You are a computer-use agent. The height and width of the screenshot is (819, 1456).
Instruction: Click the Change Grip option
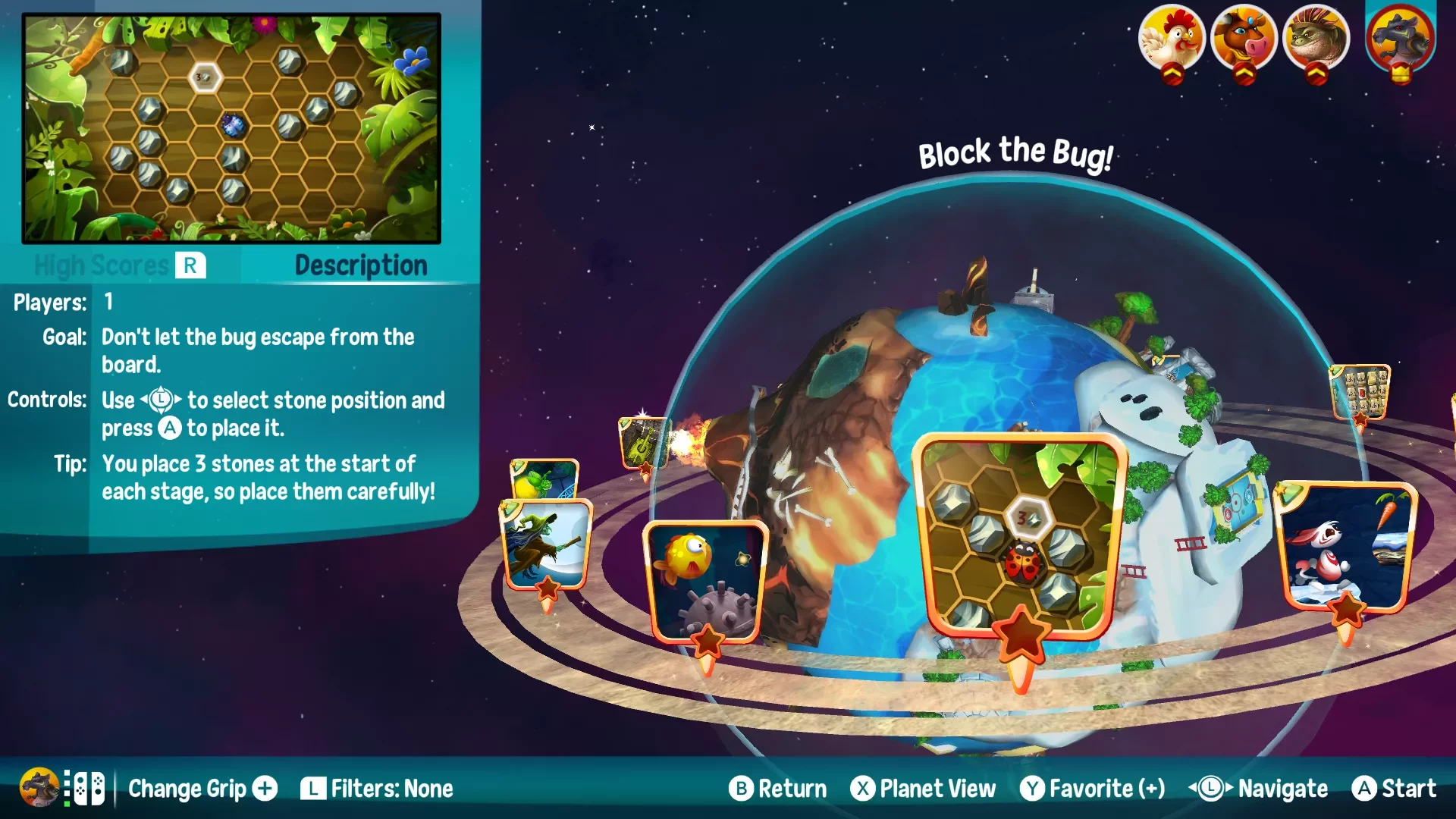(x=202, y=789)
